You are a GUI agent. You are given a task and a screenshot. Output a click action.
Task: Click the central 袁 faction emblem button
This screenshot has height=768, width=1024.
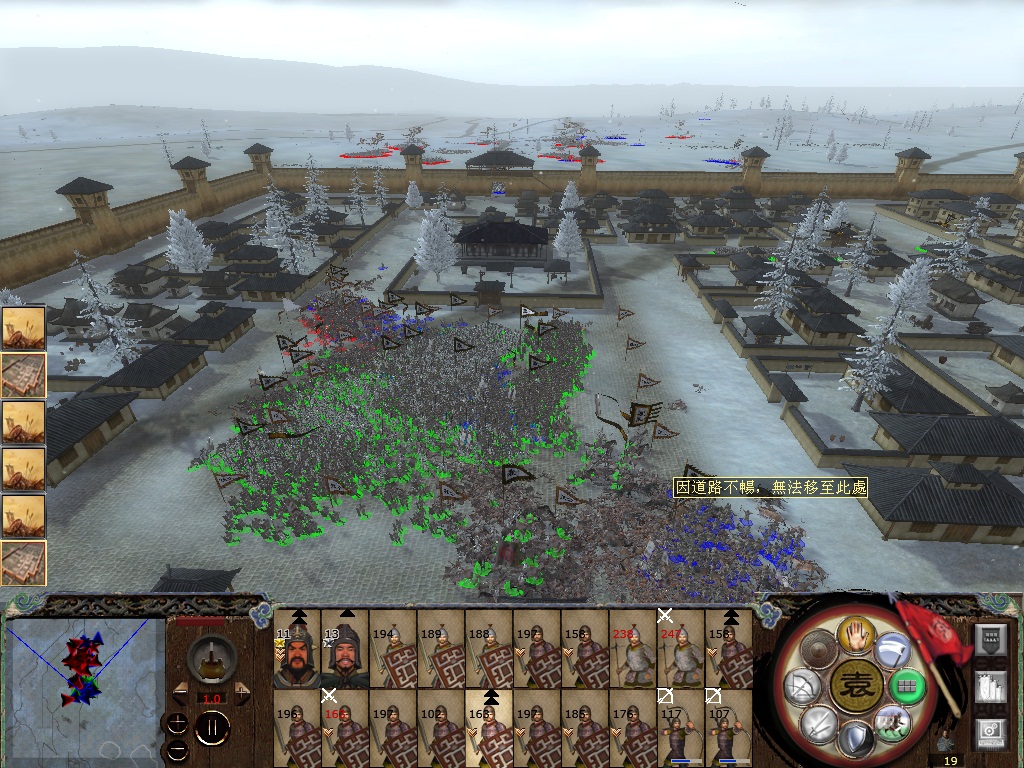click(x=856, y=687)
